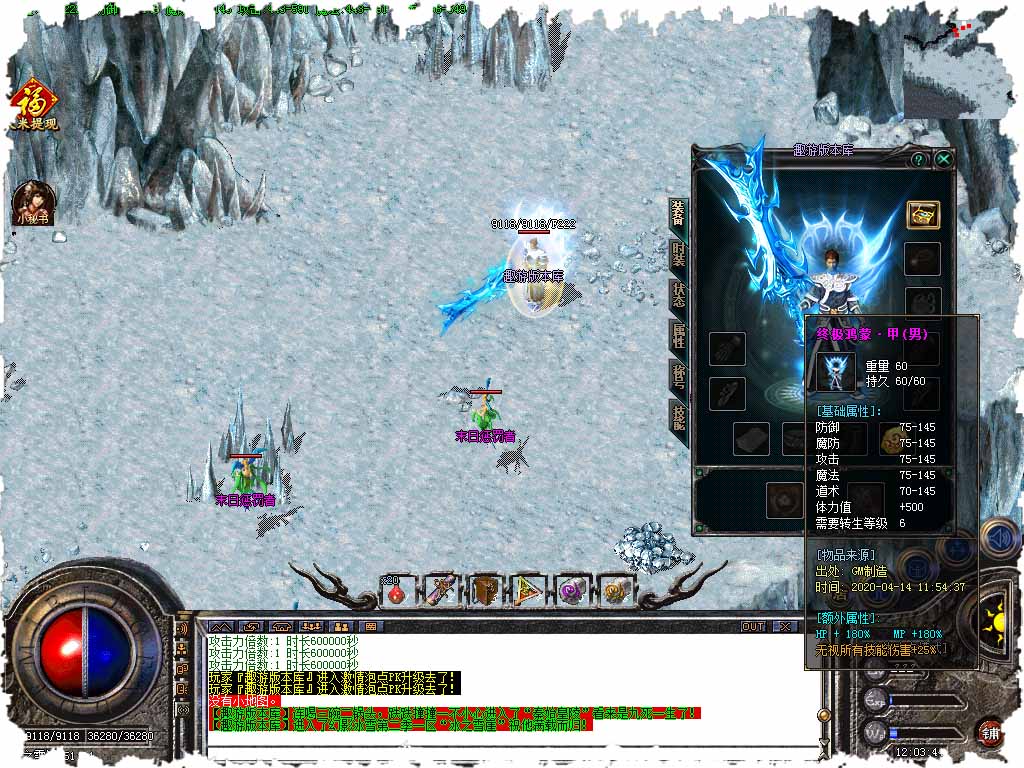The image size is (1024, 768).
Task: Click the golden treasure chest equipment slot
Action: point(922,214)
